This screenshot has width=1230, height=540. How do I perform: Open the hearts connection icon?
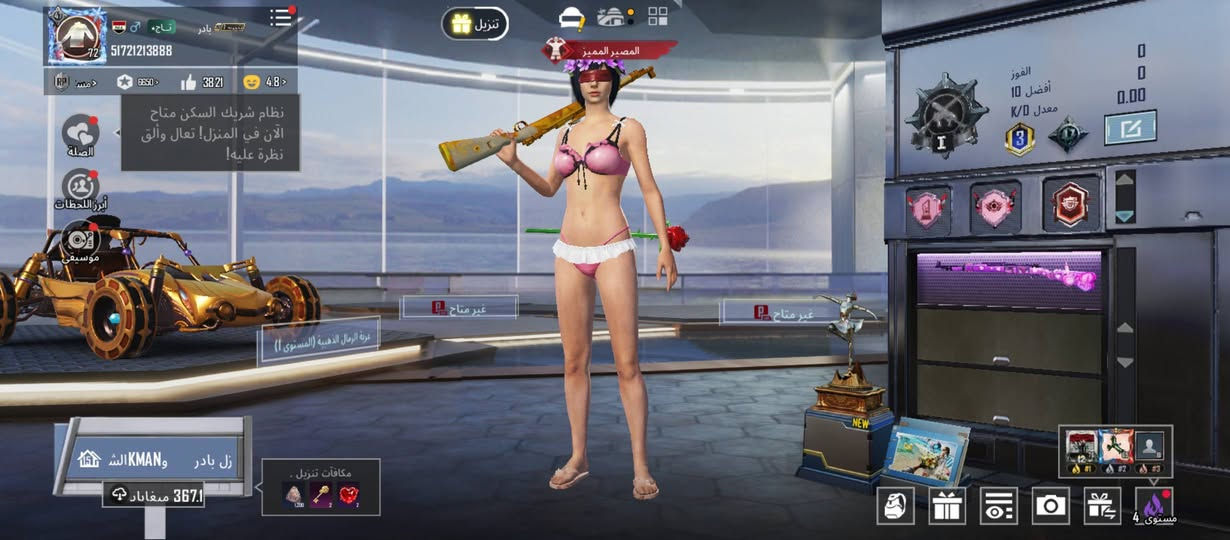80,132
